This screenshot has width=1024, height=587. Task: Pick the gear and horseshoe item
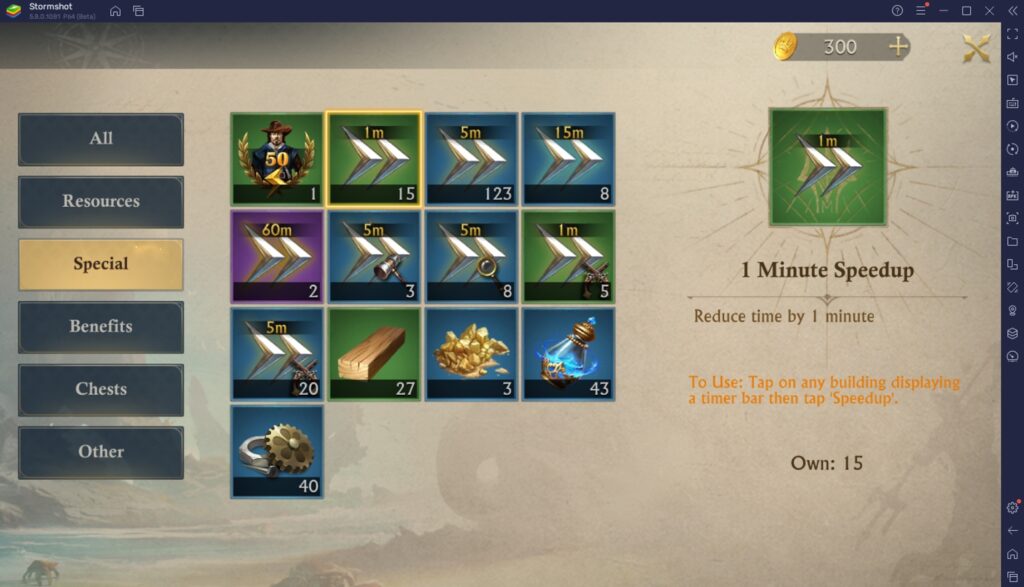pyautogui.click(x=277, y=451)
